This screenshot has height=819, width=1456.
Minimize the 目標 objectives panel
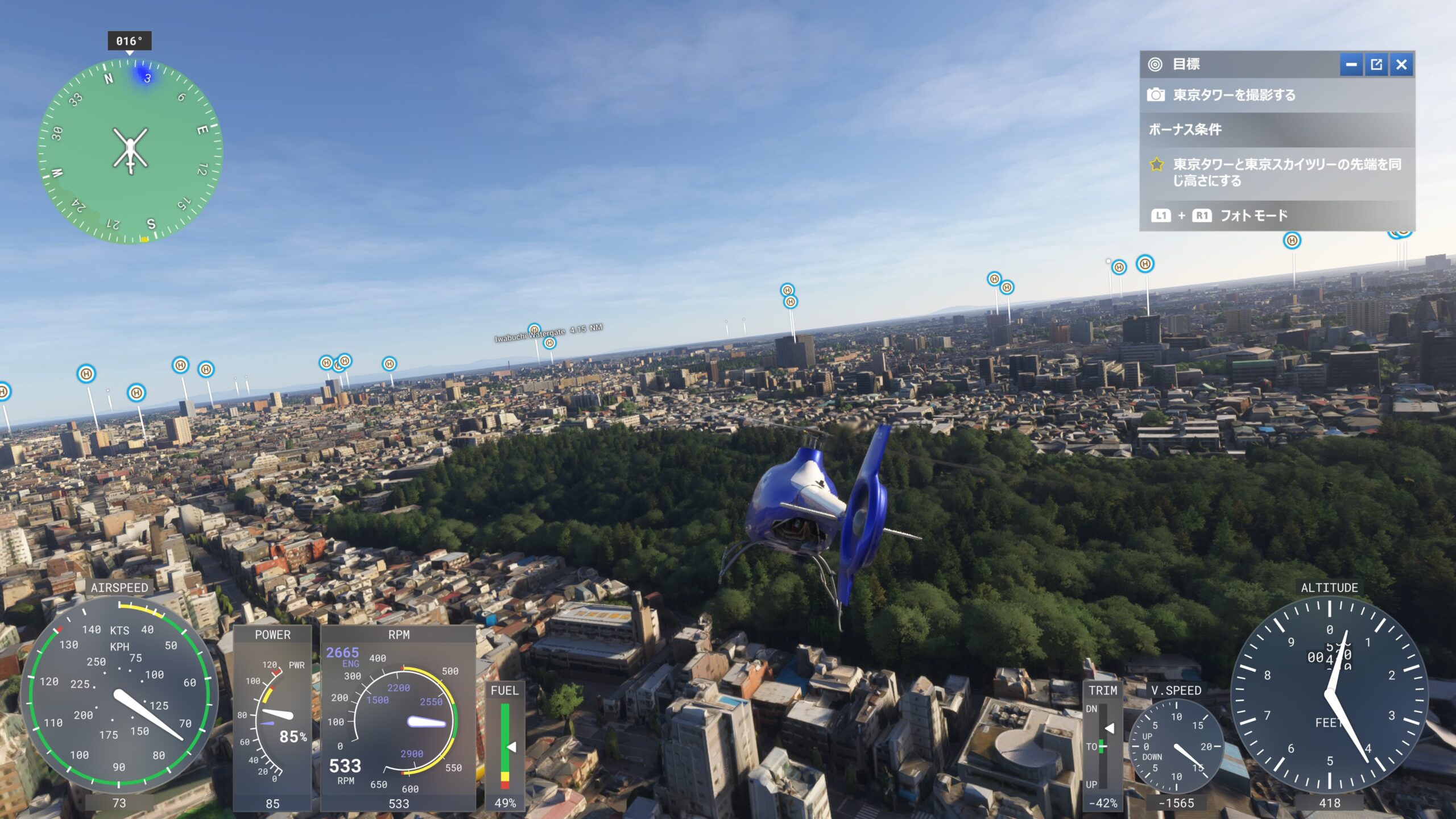coord(1351,65)
